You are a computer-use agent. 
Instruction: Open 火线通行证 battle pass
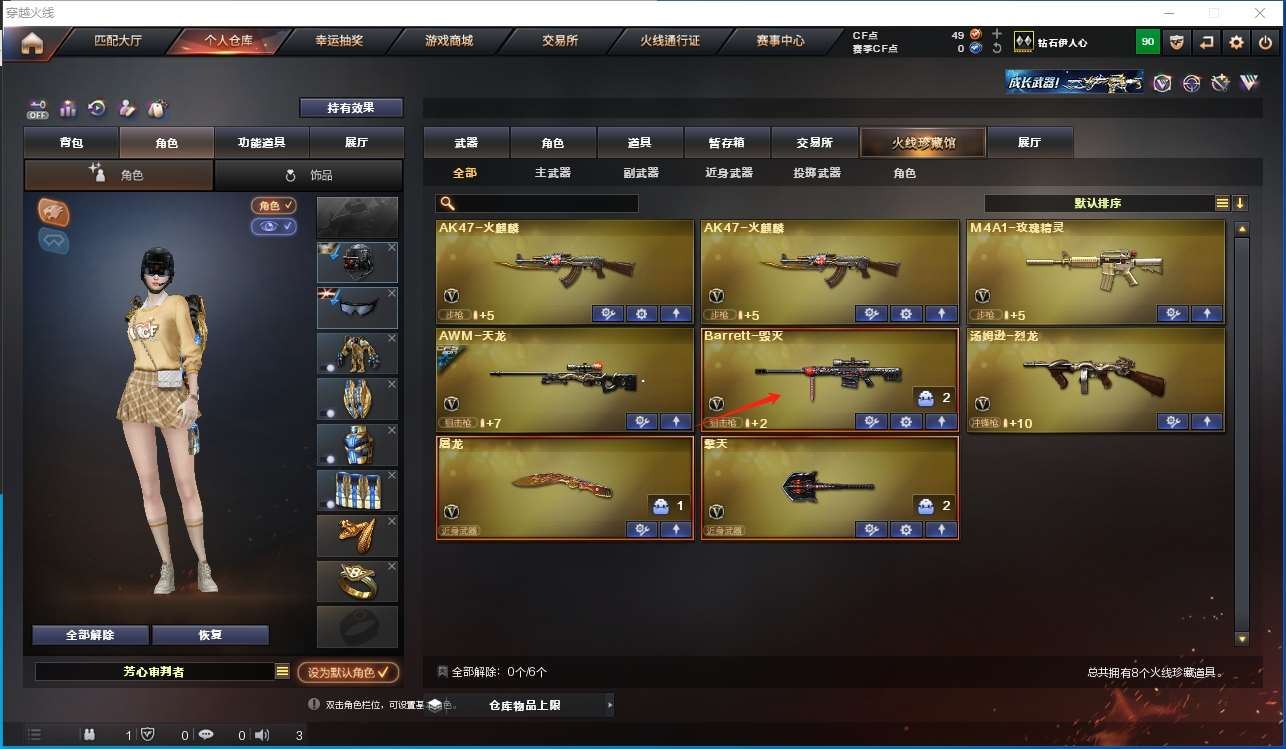670,42
